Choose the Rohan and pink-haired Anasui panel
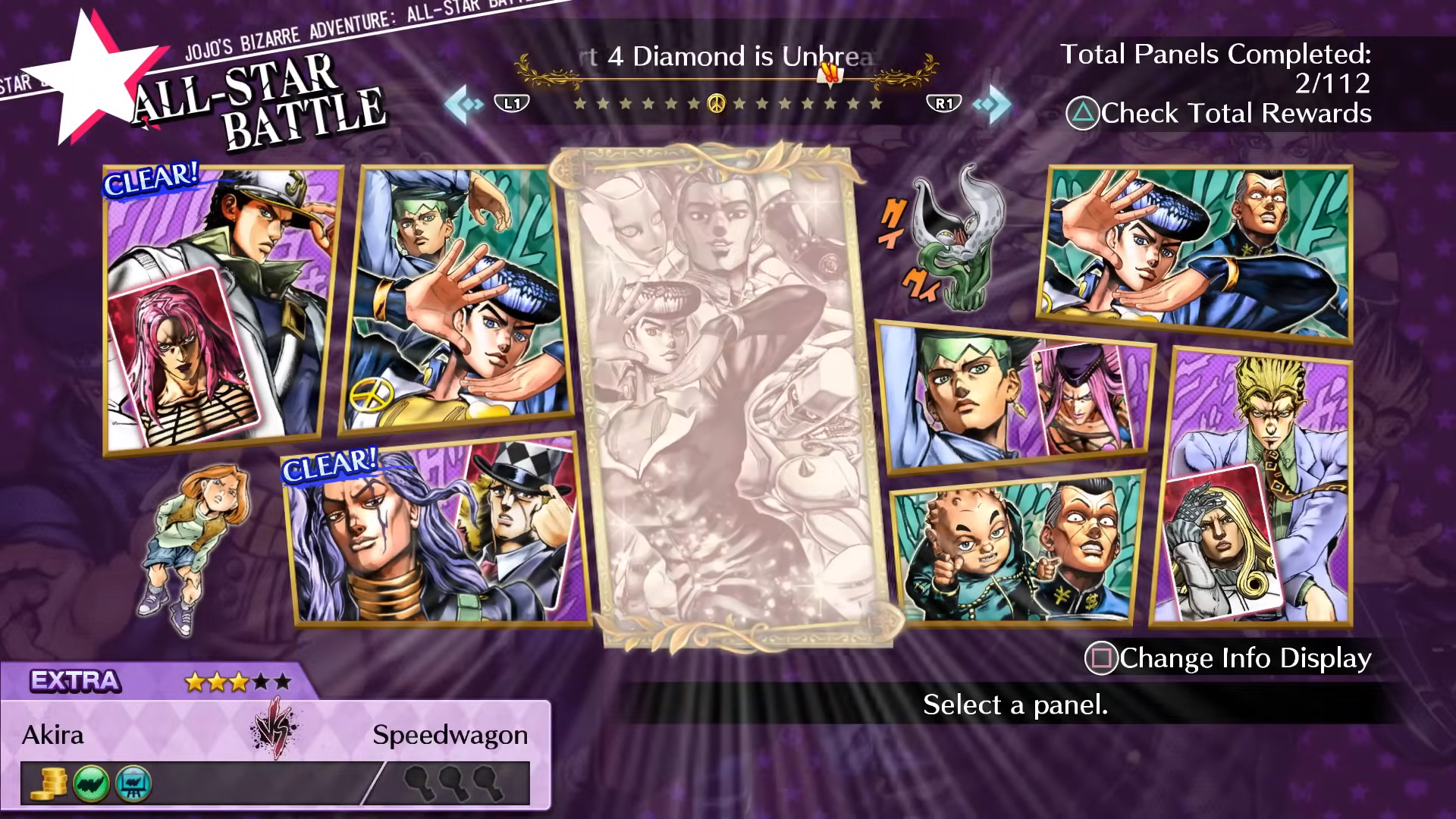This screenshot has width=1456, height=819. pos(1016,398)
